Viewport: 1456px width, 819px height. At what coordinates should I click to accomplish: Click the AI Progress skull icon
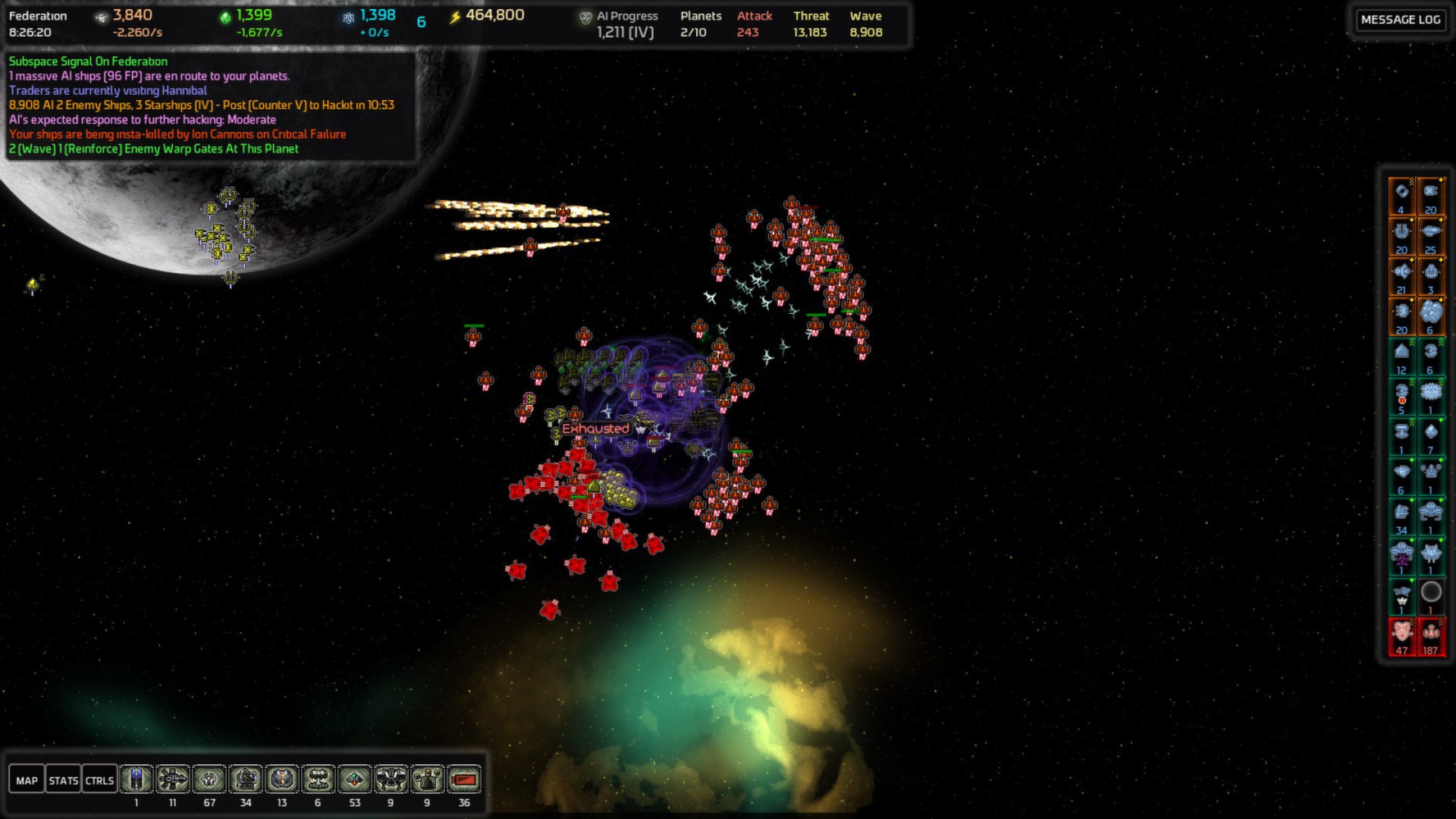(585, 15)
